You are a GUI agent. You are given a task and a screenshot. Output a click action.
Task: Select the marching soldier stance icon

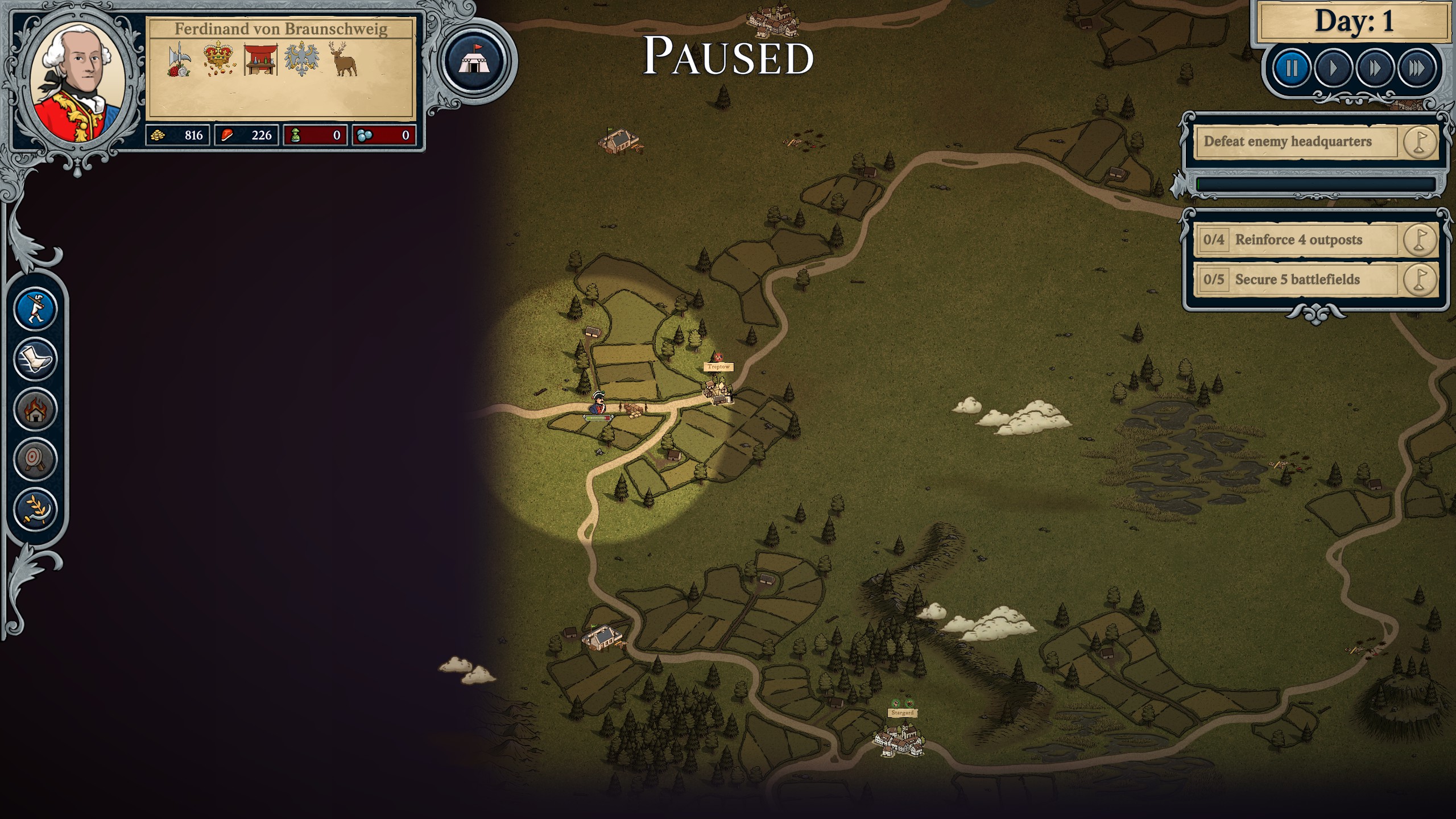point(35,309)
